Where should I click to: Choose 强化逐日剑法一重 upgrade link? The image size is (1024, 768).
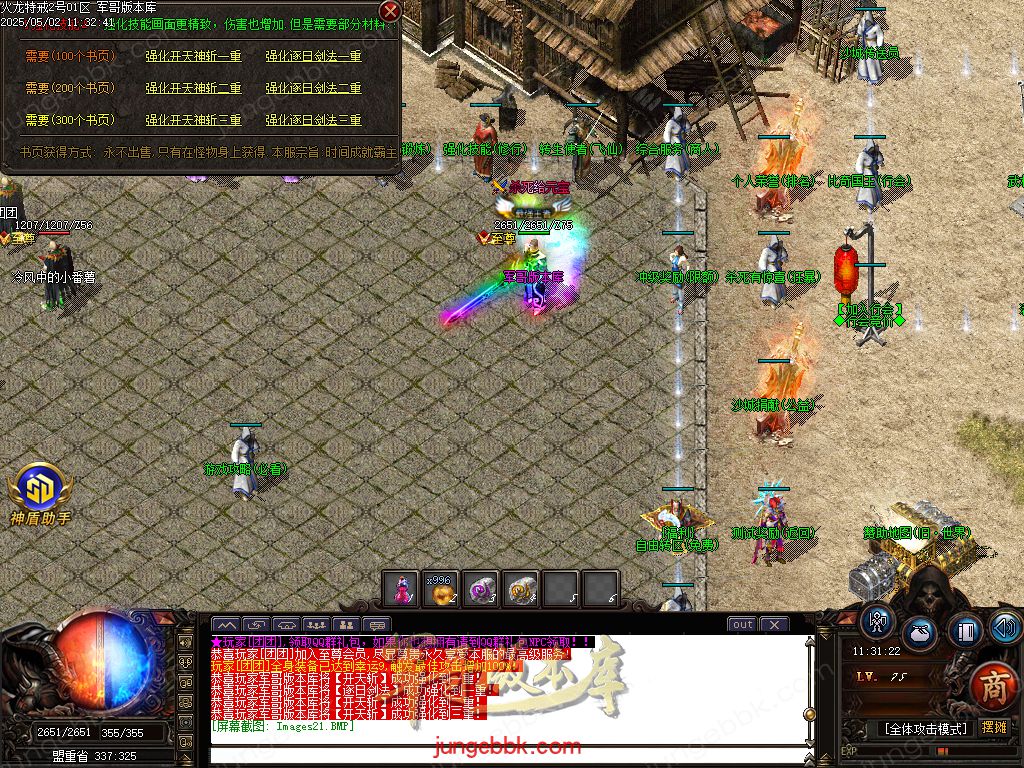(313, 57)
